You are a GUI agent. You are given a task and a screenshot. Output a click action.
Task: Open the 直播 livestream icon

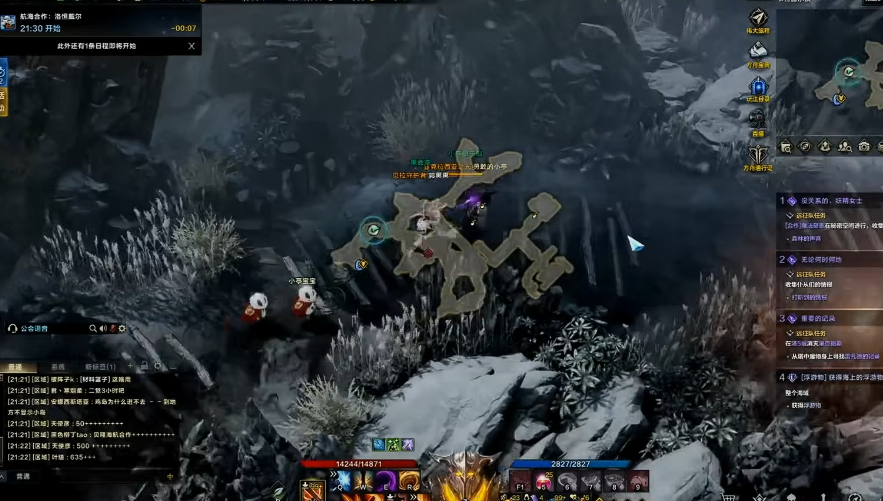click(x=758, y=120)
